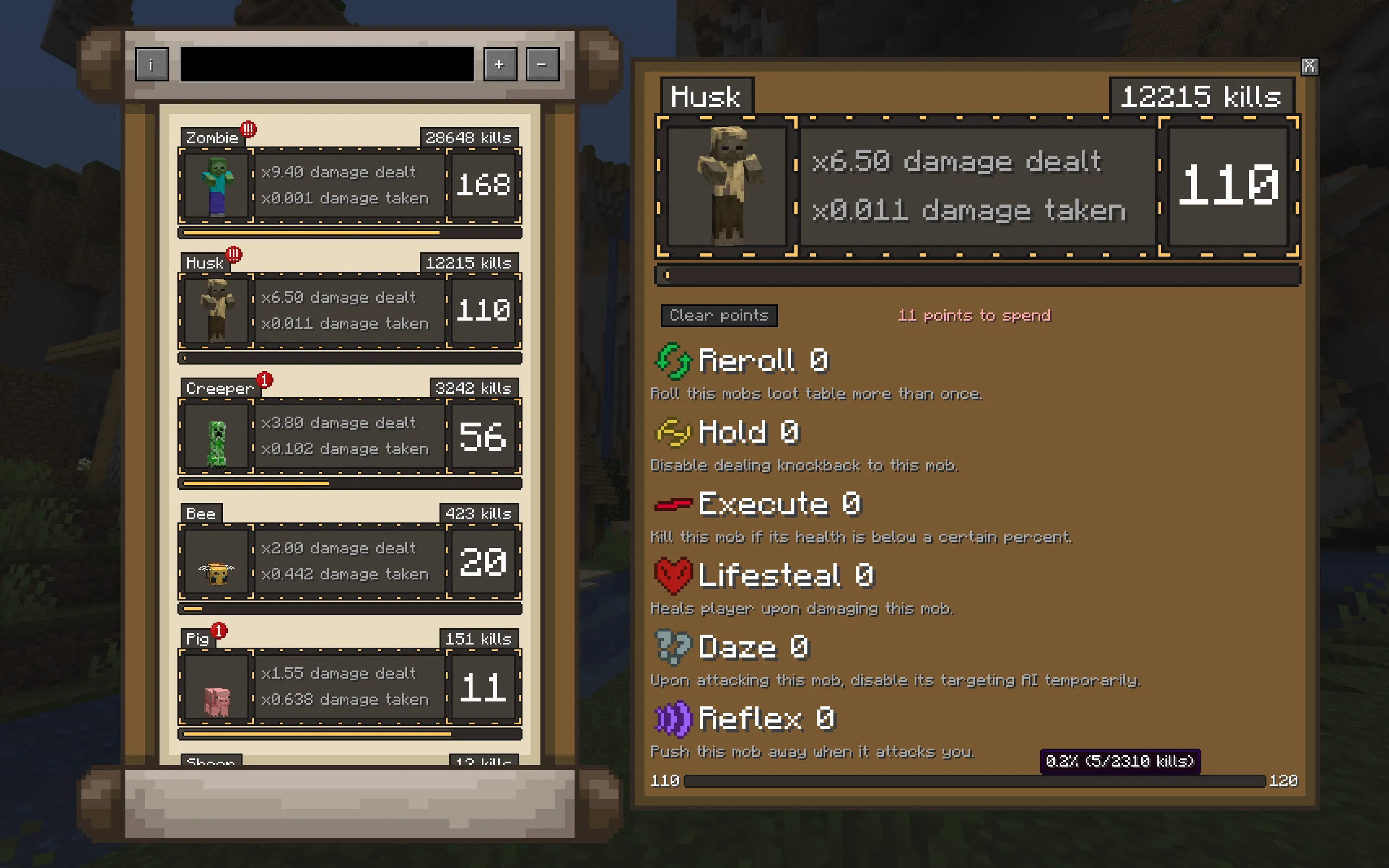Click the black search field
Image resolution: width=1389 pixels, height=868 pixels.
pyautogui.click(x=327, y=65)
